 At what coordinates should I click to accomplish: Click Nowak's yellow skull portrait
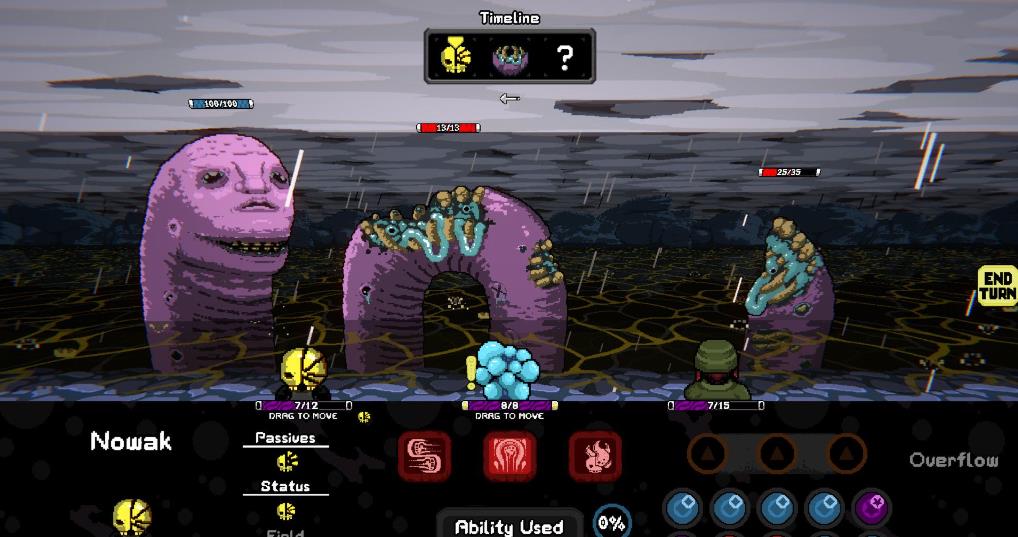tap(131, 517)
